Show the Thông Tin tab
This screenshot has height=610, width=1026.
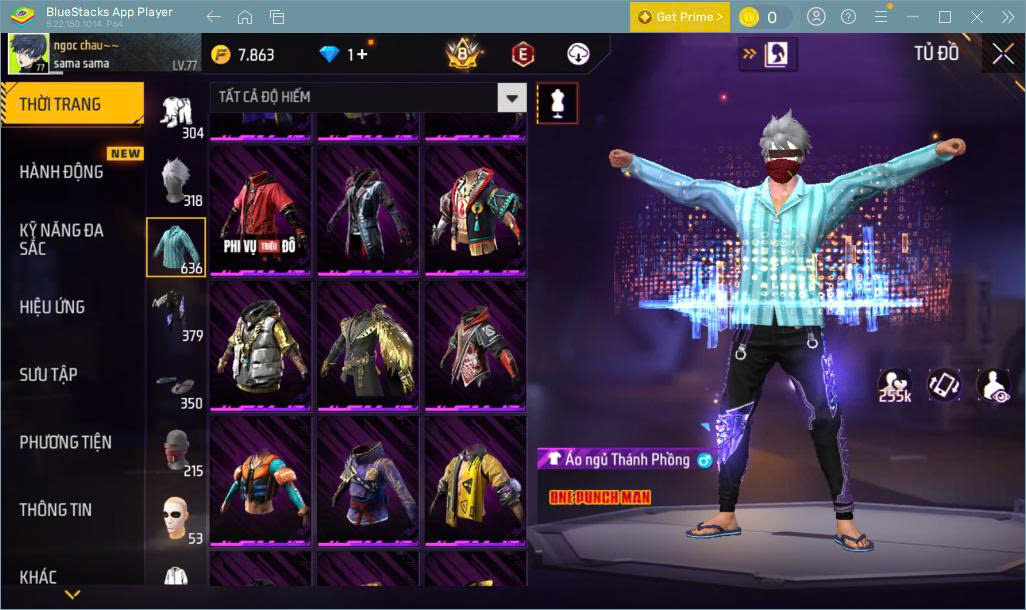point(55,510)
